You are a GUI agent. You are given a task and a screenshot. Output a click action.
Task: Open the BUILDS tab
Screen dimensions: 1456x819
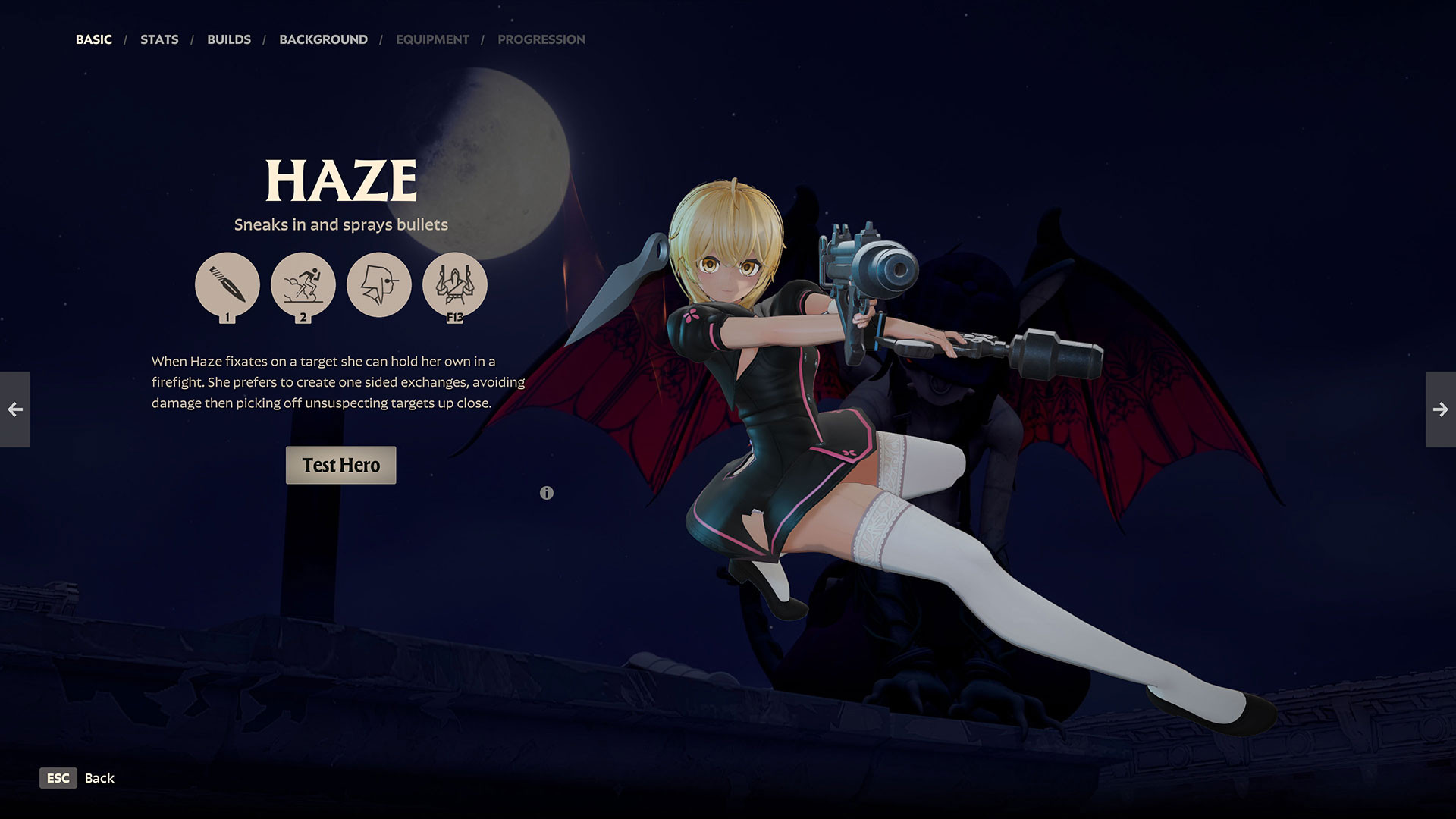[229, 39]
